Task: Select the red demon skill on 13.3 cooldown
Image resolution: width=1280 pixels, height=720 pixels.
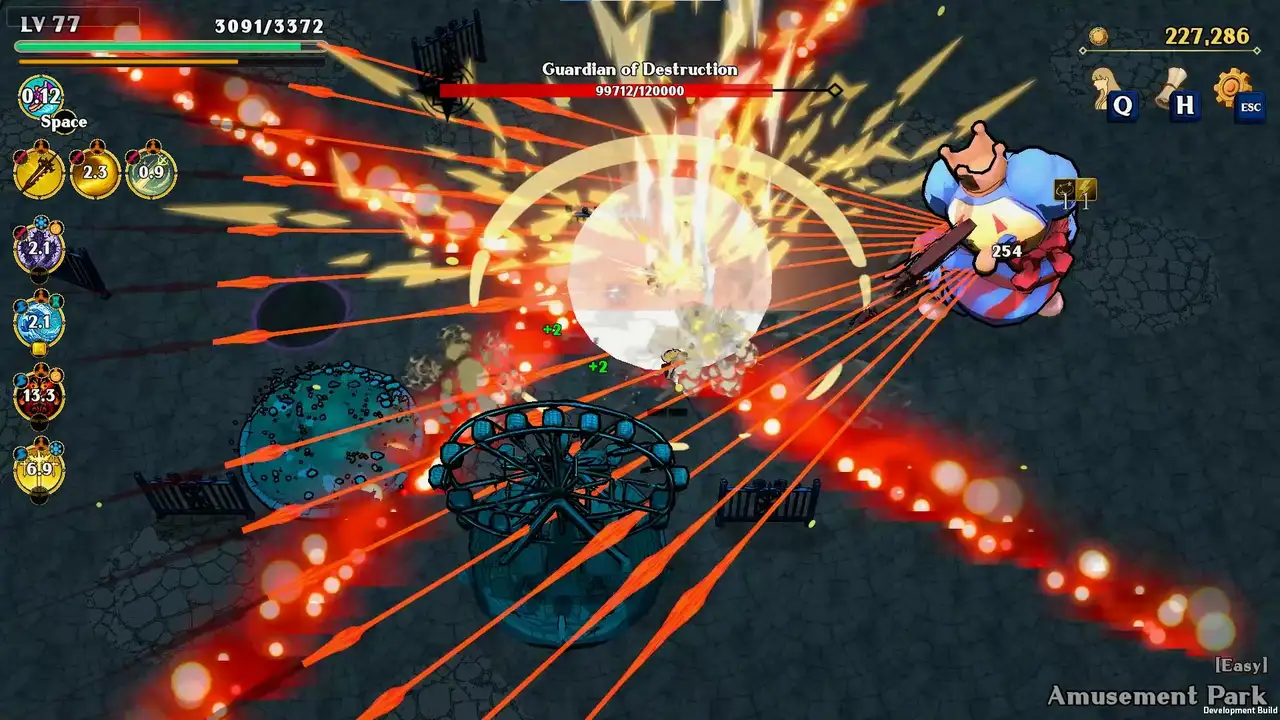Action: pos(38,396)
